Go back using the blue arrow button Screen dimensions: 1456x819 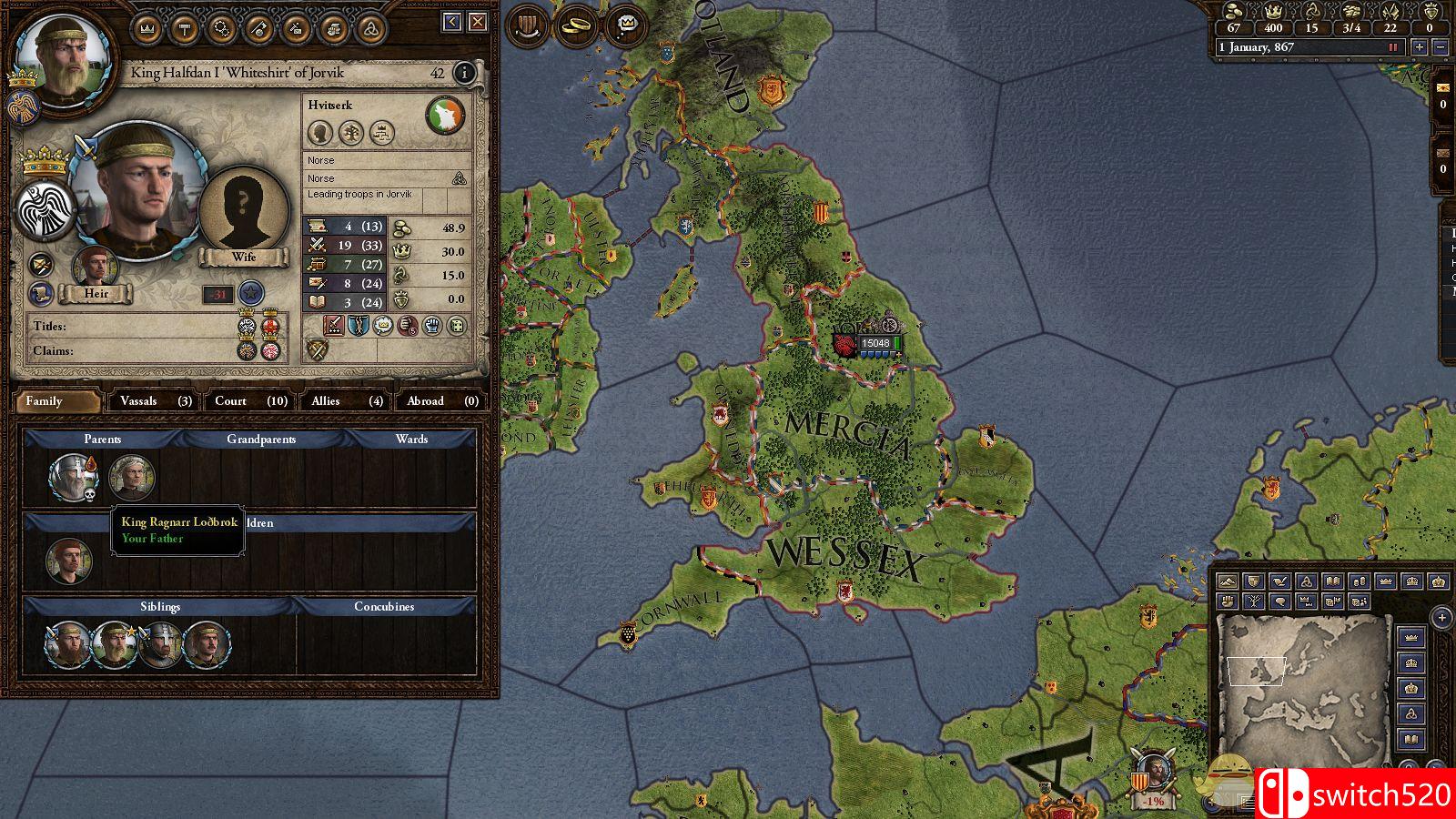coord(452,22)
